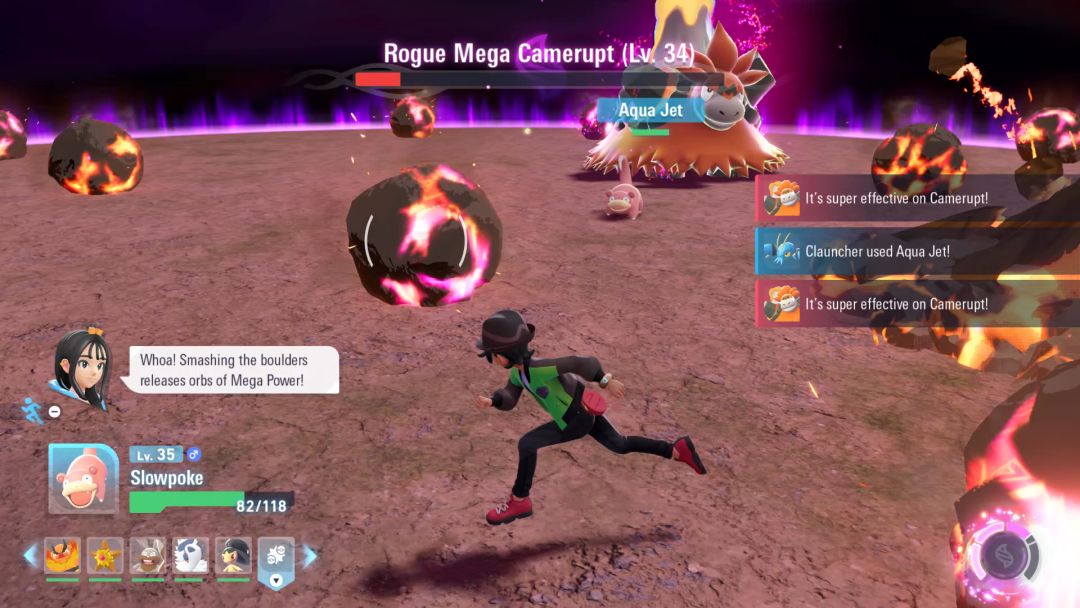Image resolution: width=1080 pixels, height=608 pixels.
Task: Select the Graveler party slot
Action: 148,555
